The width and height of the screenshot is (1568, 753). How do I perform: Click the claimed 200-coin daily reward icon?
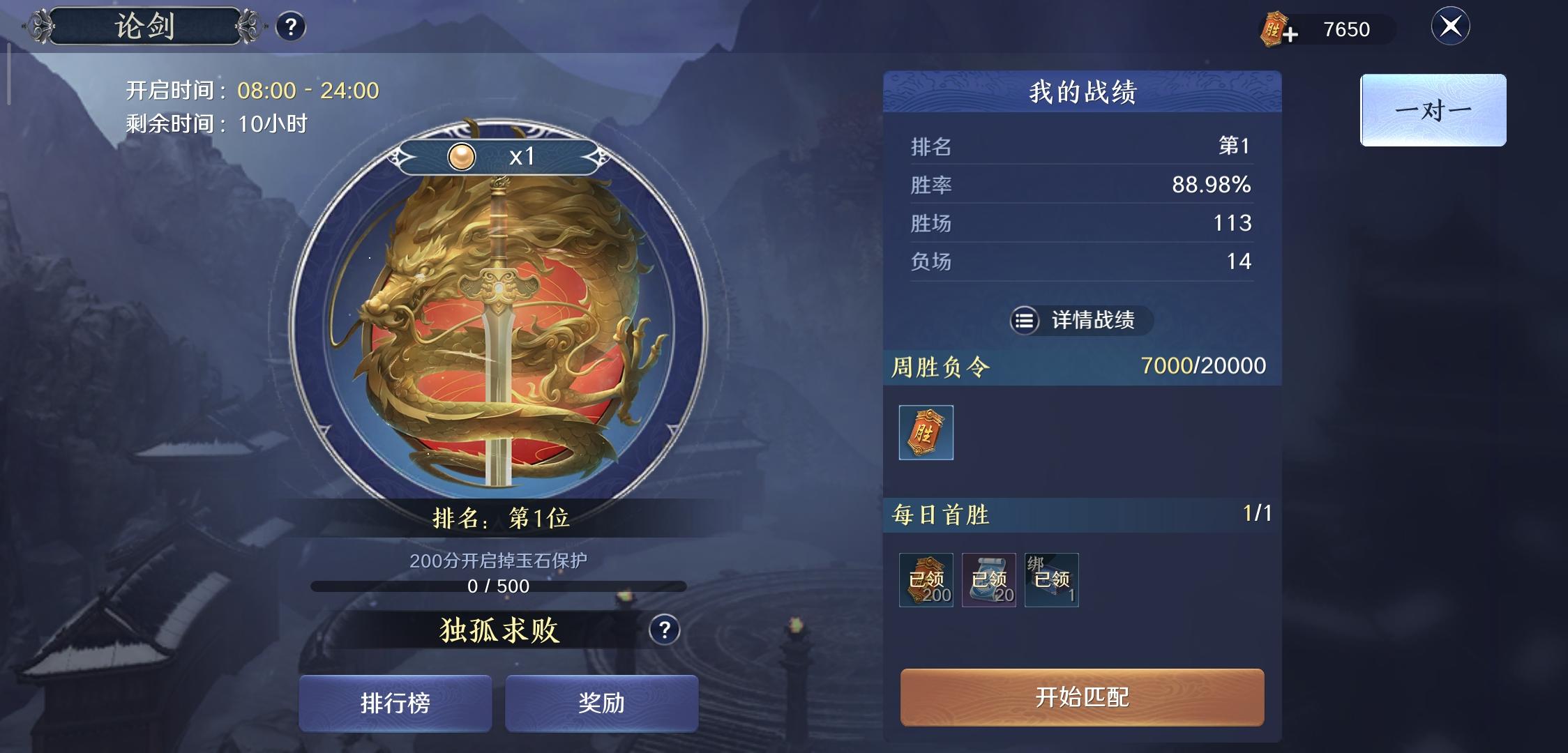click(x=926, y=580)
